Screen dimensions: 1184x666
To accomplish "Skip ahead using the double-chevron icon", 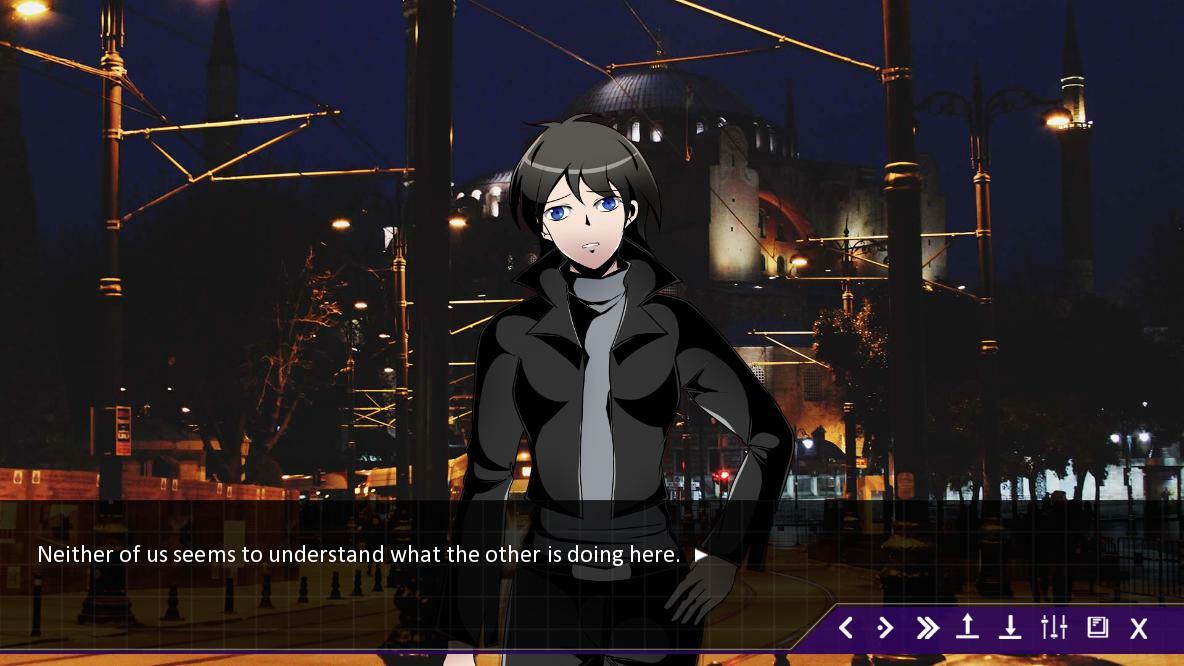I will pos(927,628).
